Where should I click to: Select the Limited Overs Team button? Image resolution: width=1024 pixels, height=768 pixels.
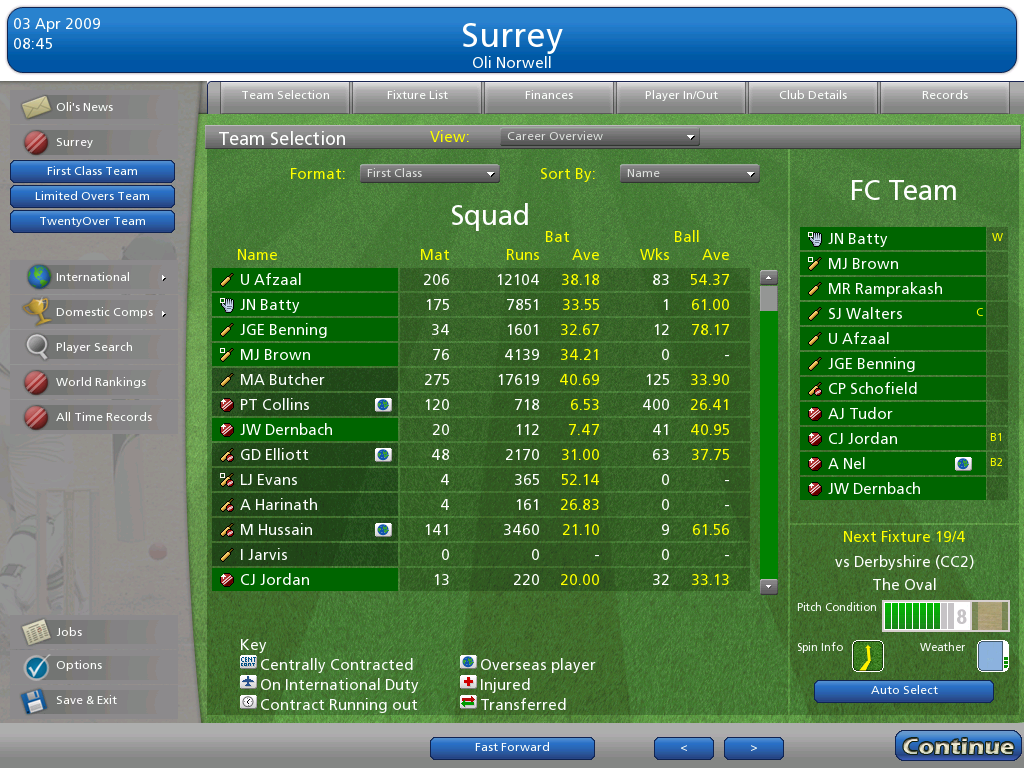coord(92,197)
